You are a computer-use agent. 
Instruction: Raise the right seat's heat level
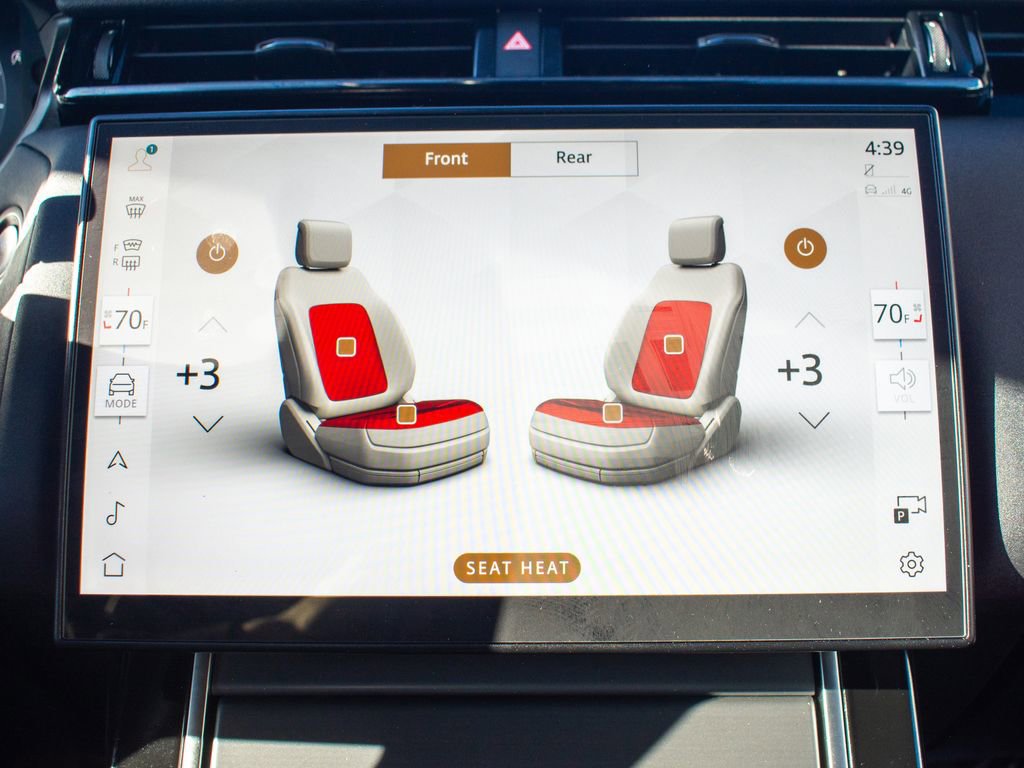[809, 321]
